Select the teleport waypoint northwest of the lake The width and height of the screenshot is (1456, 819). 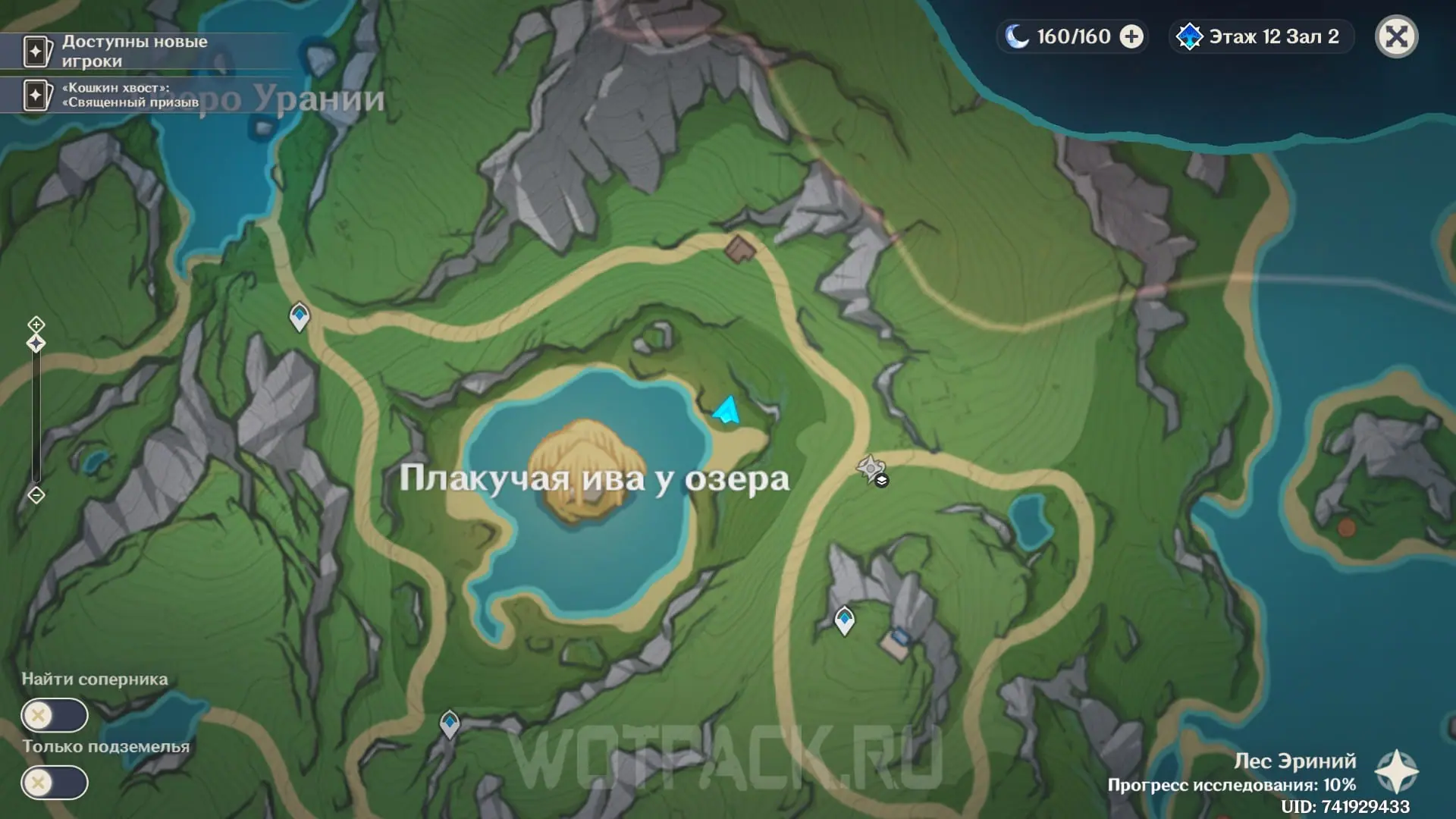pos(300,315)
